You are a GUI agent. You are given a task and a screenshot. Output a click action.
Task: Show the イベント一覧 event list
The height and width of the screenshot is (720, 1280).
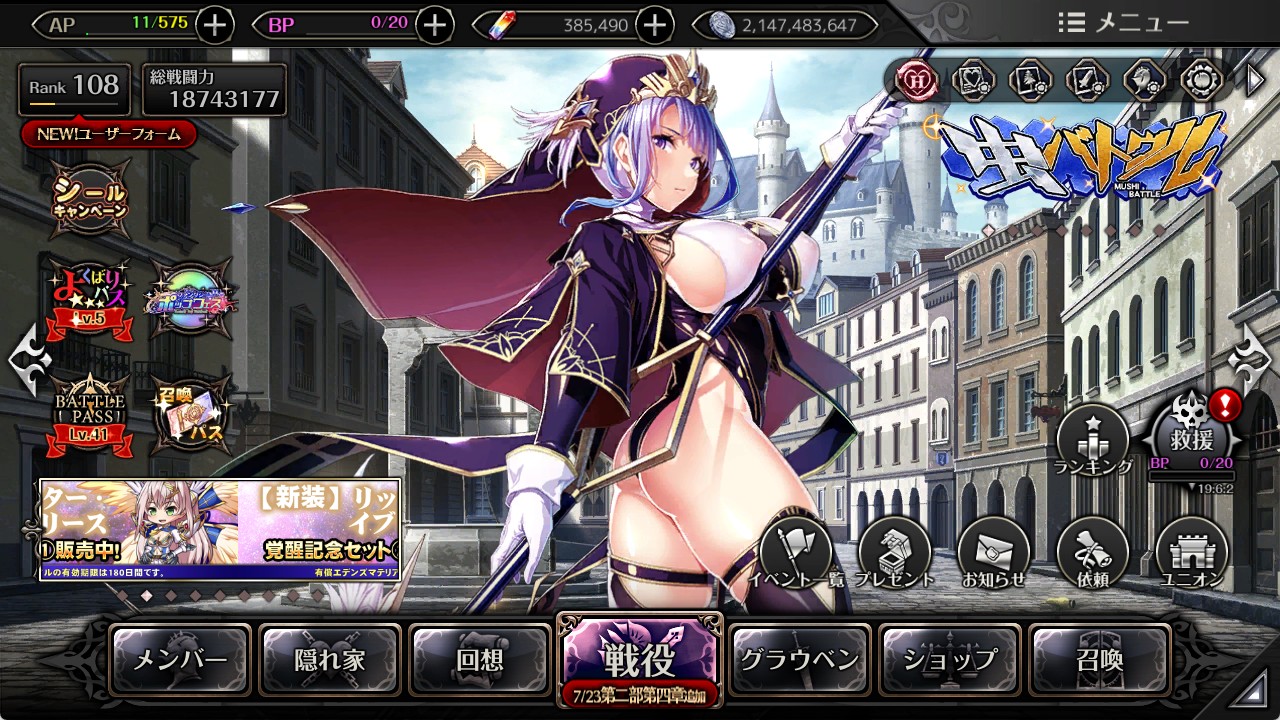point(795,553)
